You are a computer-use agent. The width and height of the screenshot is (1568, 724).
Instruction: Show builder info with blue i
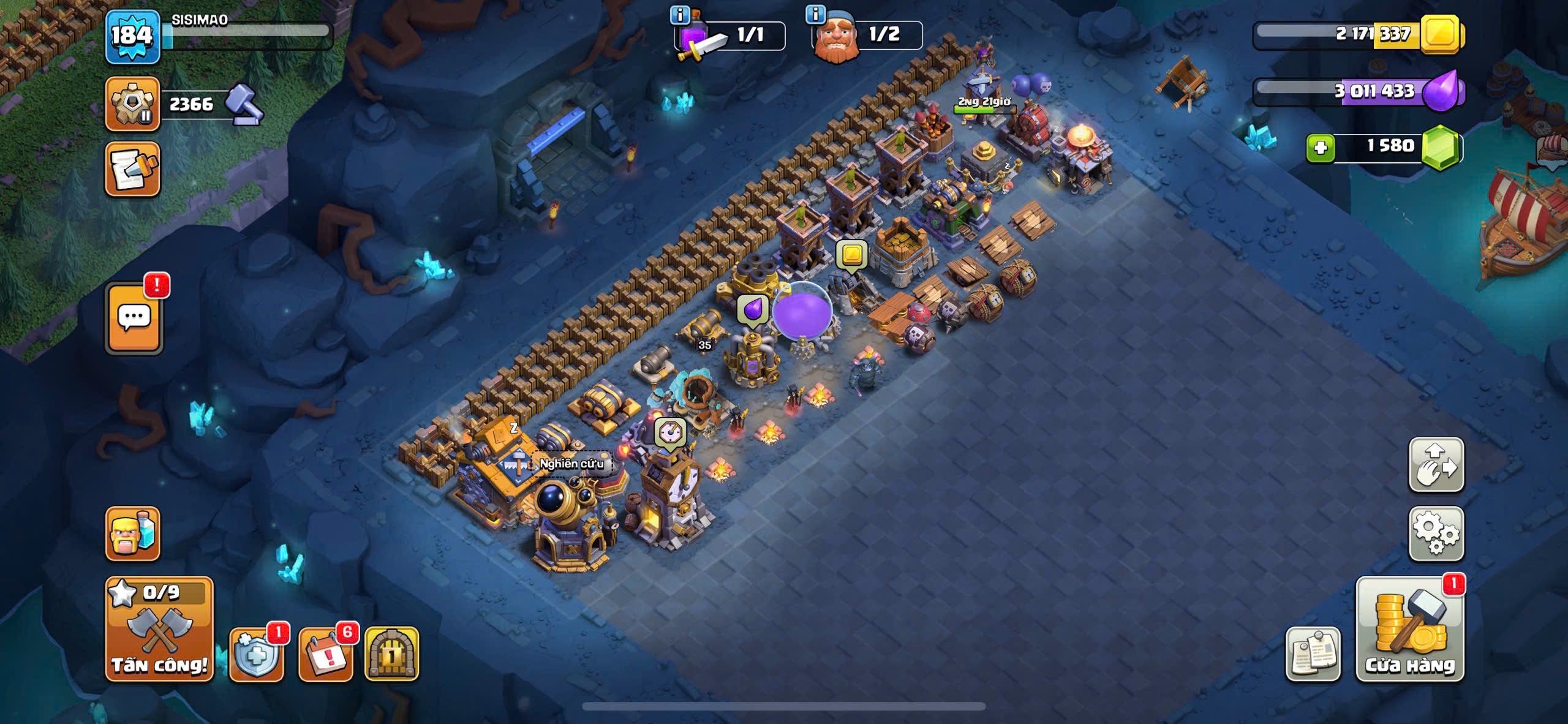point(815,13)
